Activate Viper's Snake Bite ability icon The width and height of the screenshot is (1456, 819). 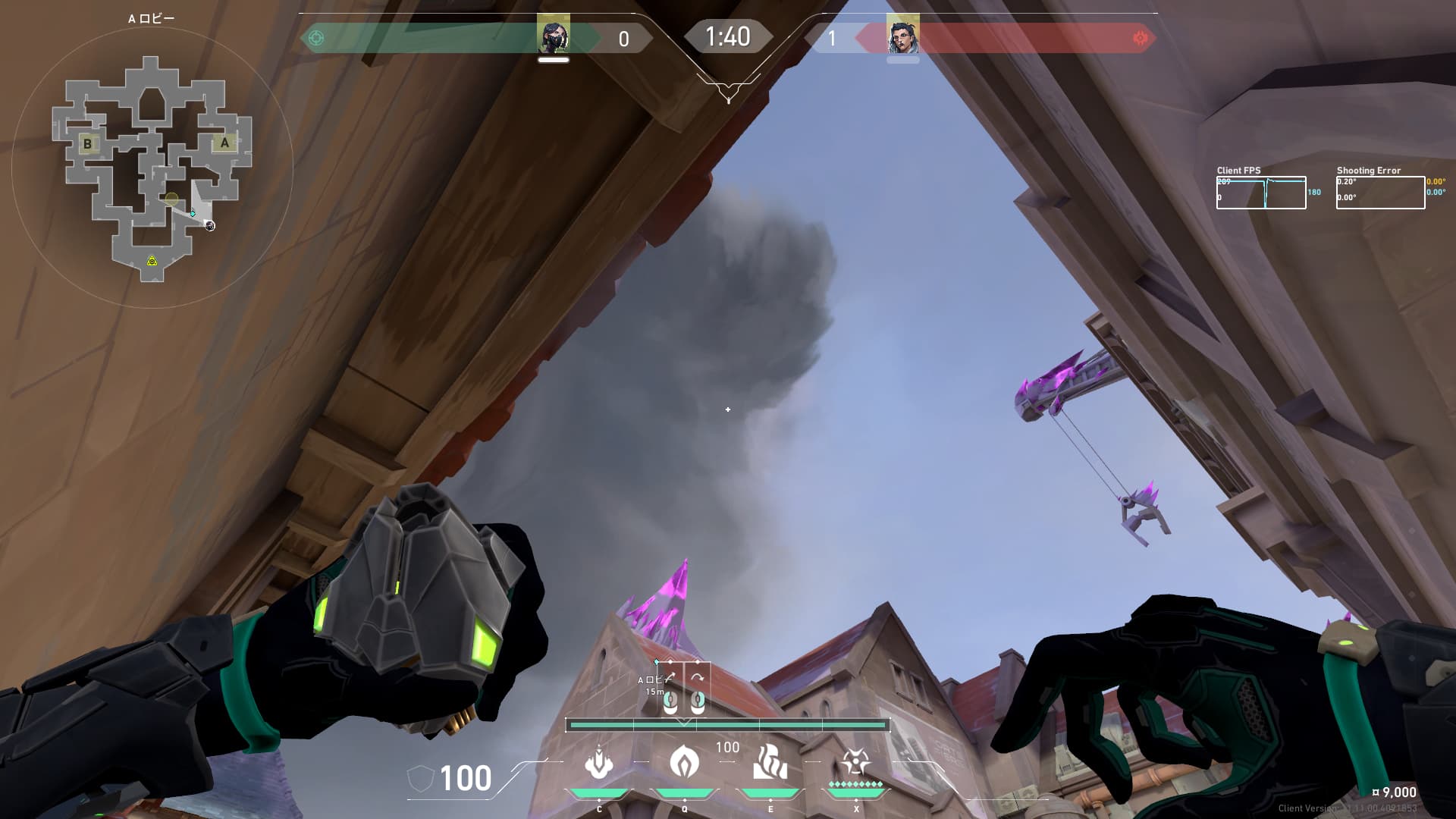tap(599, 762)
